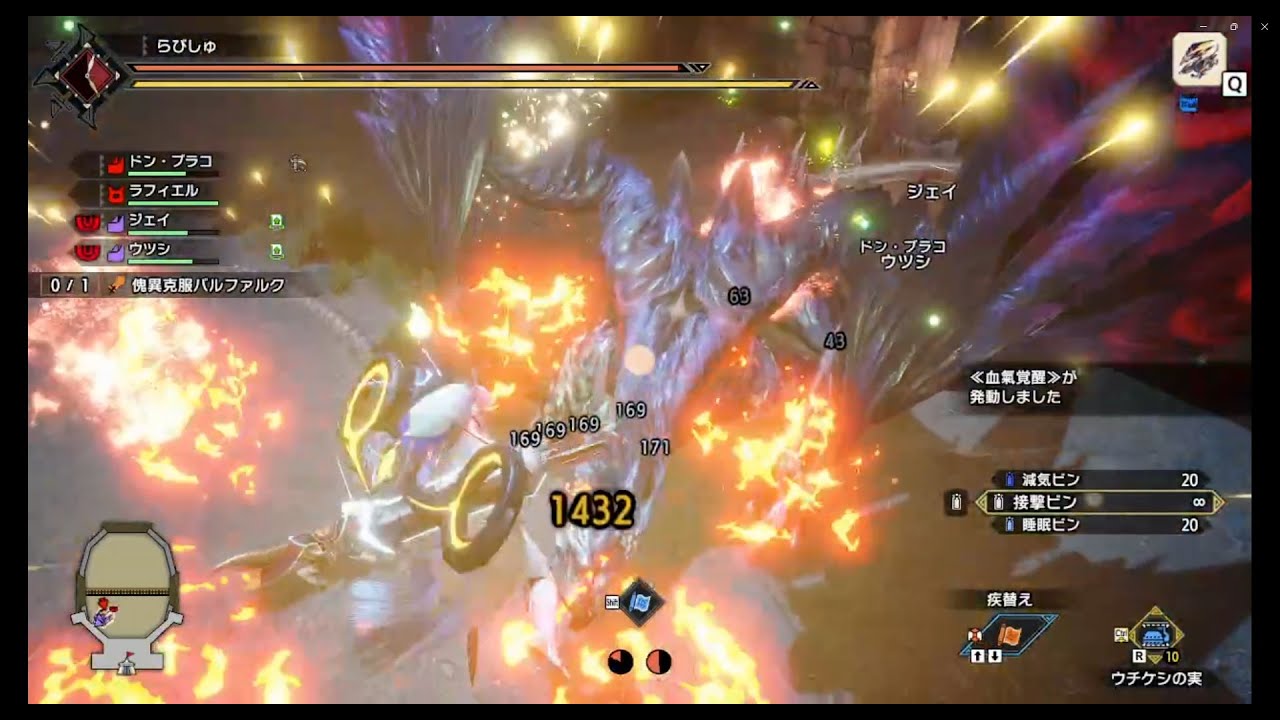Image resolution: width=1280 pixels, height=720 pixels.
Task: Minimize the game window
Action: pos(1203,26)
